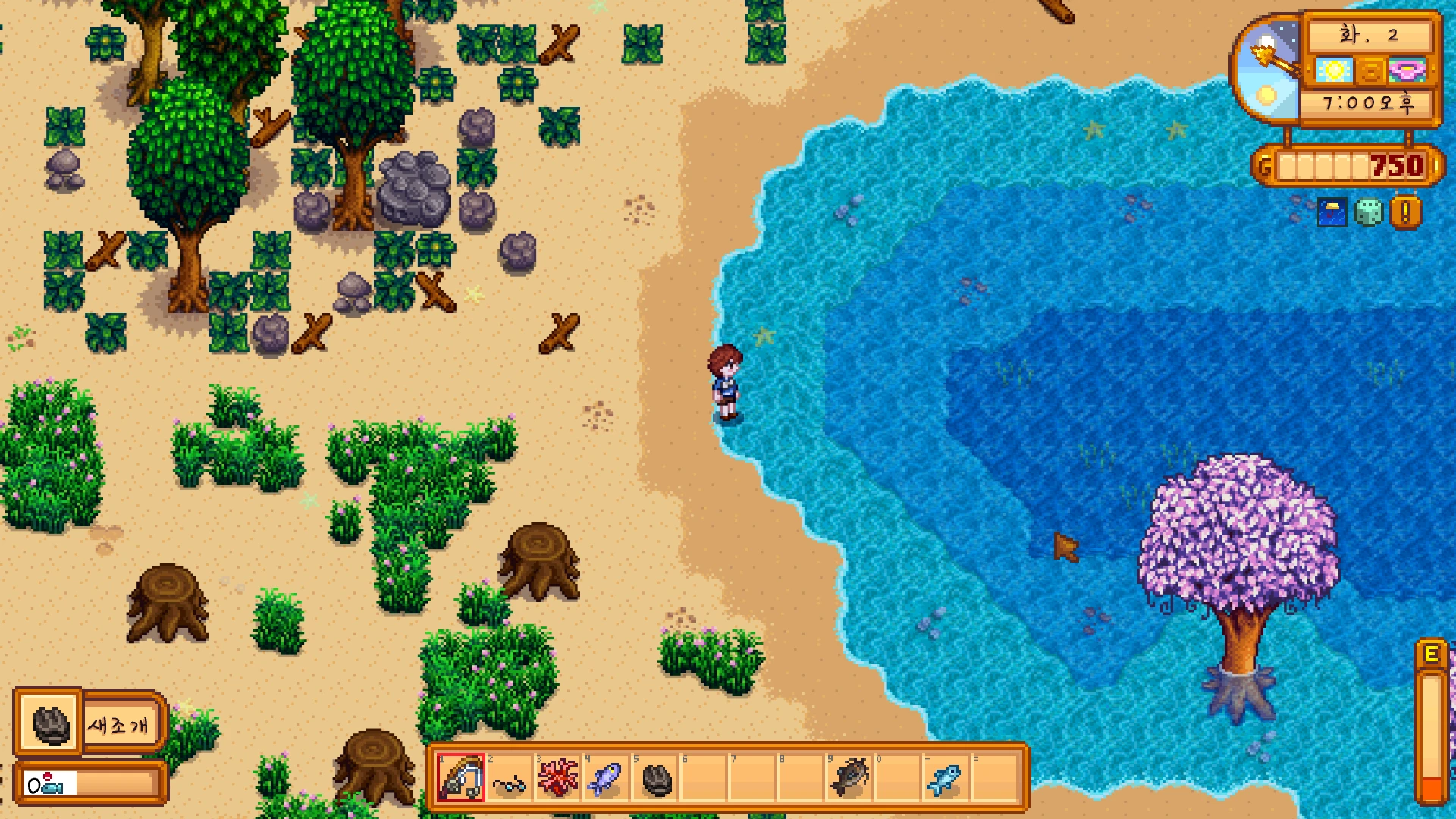
Task: Click the green dice luck buff icon
Action: pyautogui.click(x=1368, y=213)
